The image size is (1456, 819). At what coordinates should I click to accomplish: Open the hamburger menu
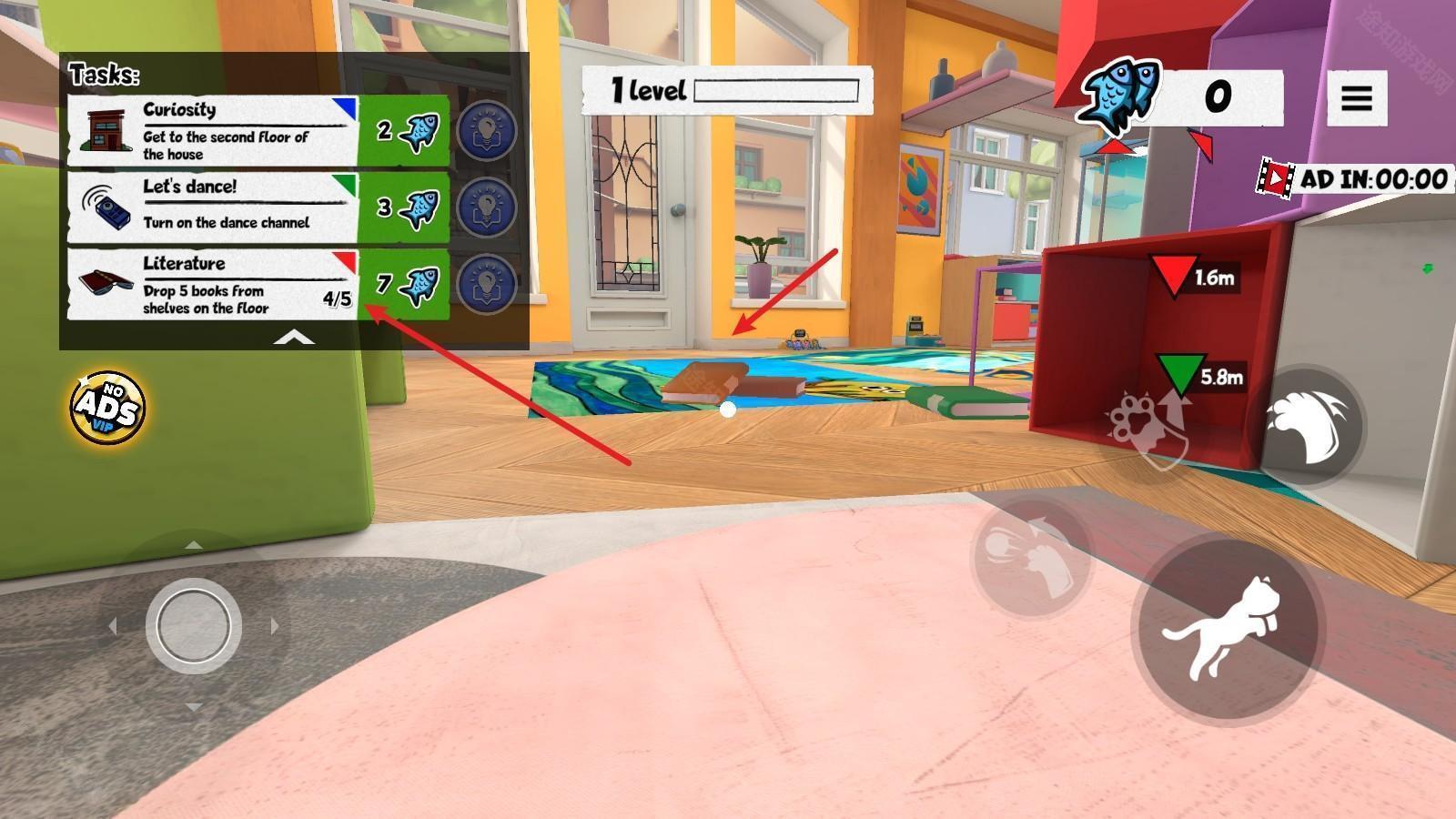(1356, 97)
